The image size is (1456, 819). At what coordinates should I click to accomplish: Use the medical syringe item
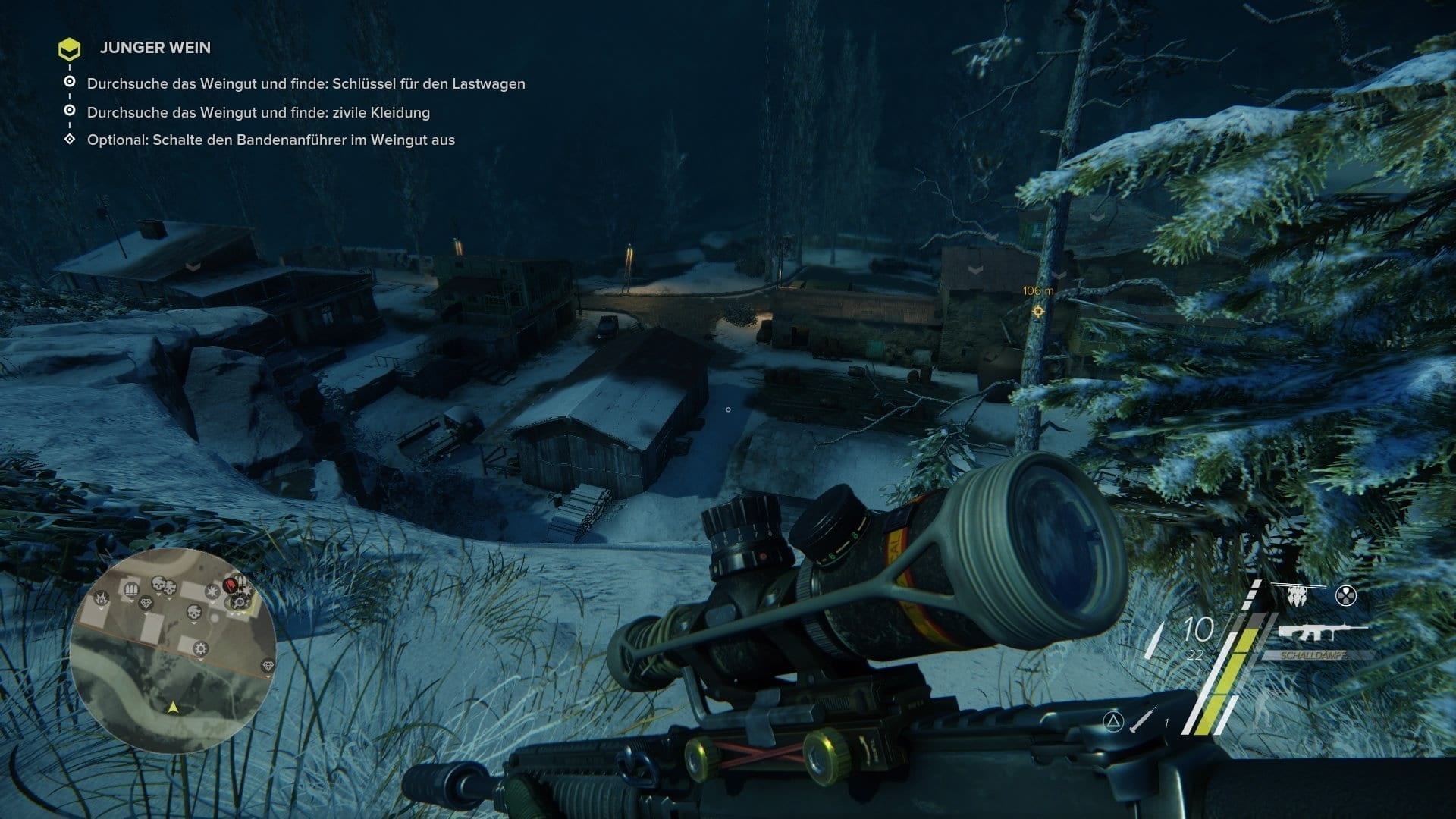(1143, 718)
